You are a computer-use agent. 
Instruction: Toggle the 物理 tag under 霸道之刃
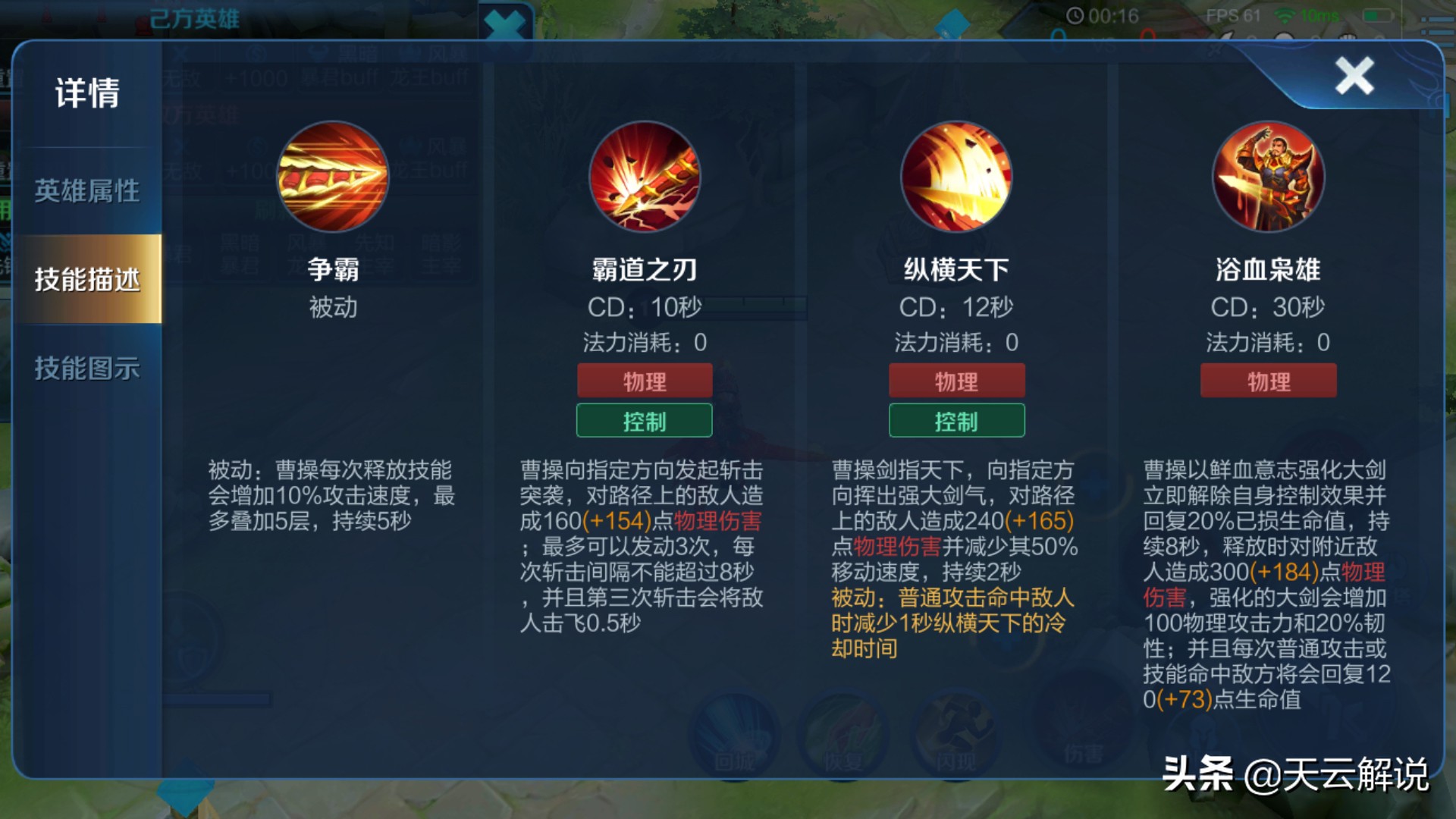click(x=645, y=380)
